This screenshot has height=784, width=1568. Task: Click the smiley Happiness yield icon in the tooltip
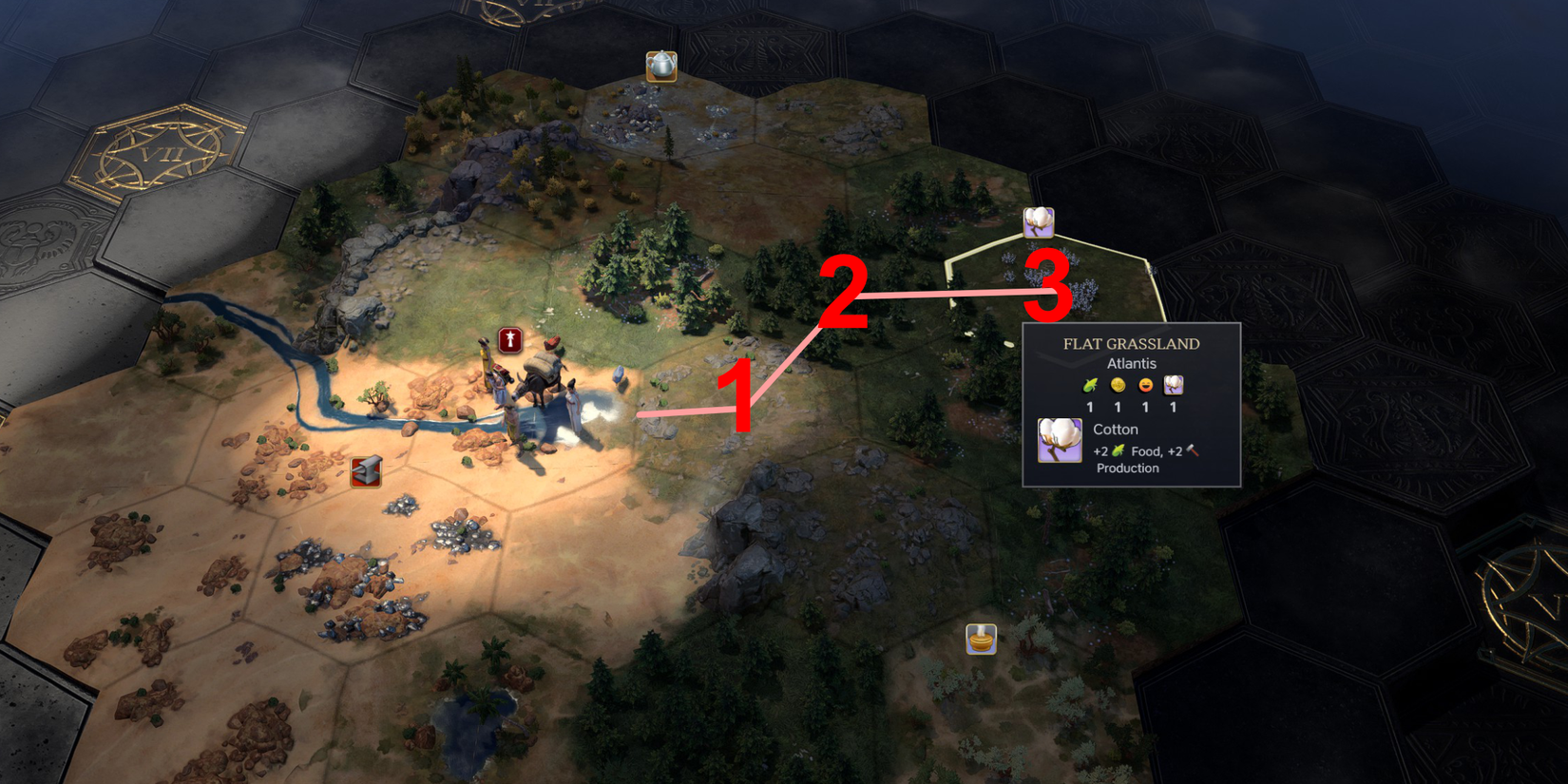point(1145,385)
